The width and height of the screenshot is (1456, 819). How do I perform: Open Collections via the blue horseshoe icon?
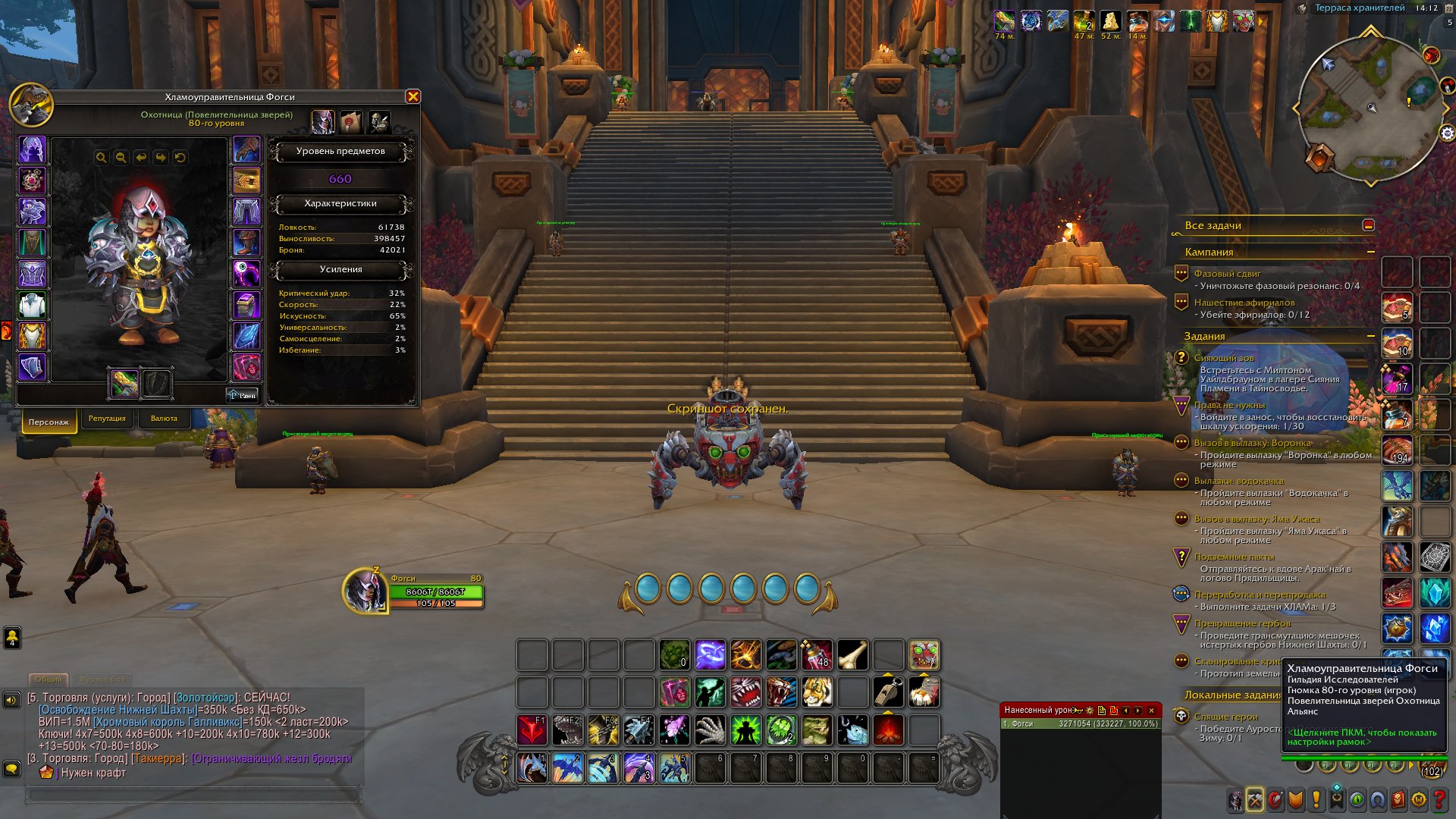coord(1376,801)
